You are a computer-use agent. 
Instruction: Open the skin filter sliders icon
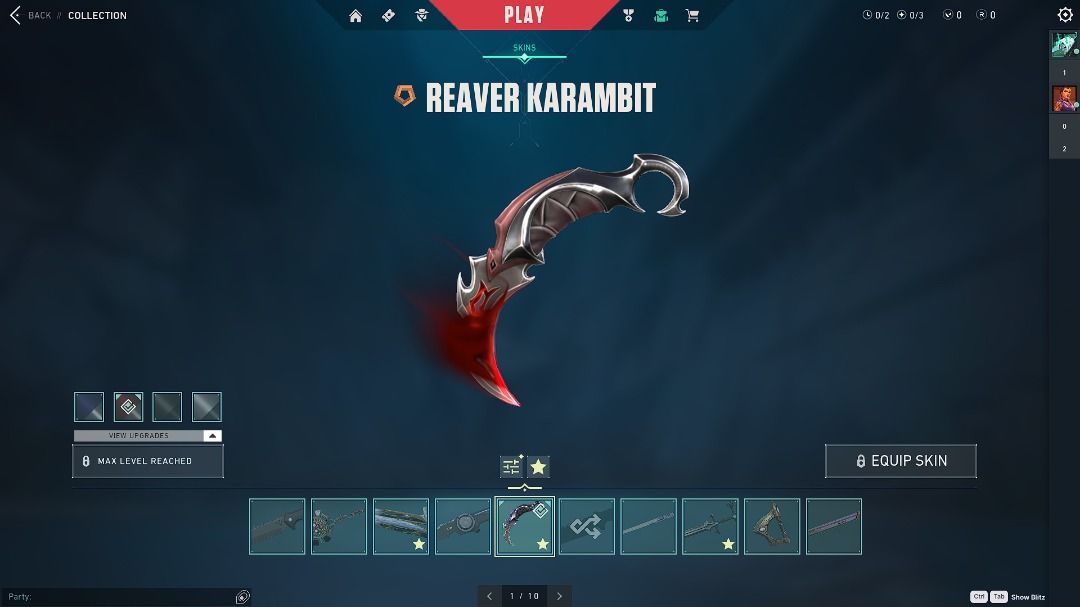(x=511, y=467)
